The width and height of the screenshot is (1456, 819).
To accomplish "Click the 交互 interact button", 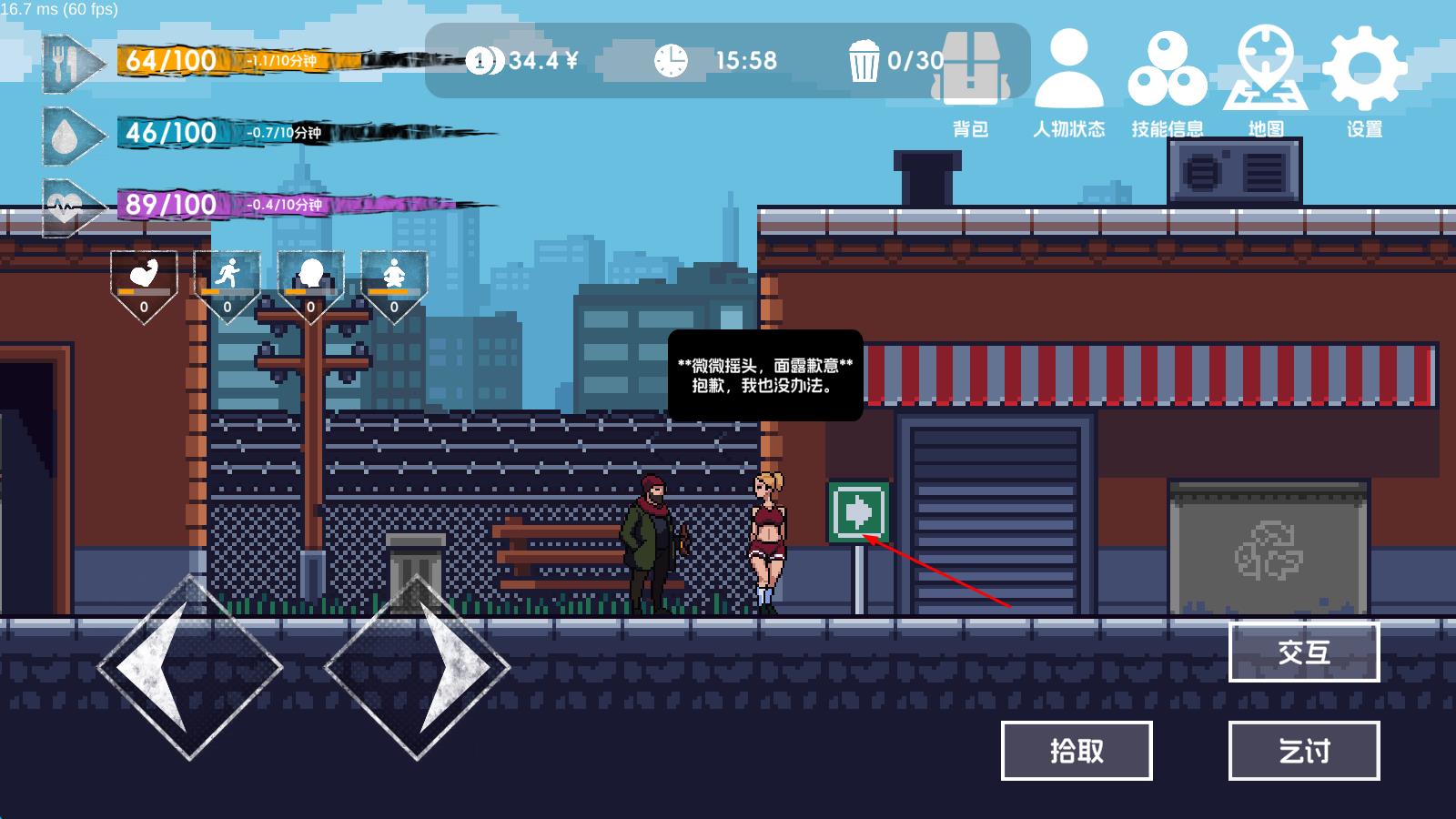I will 1303,652.
